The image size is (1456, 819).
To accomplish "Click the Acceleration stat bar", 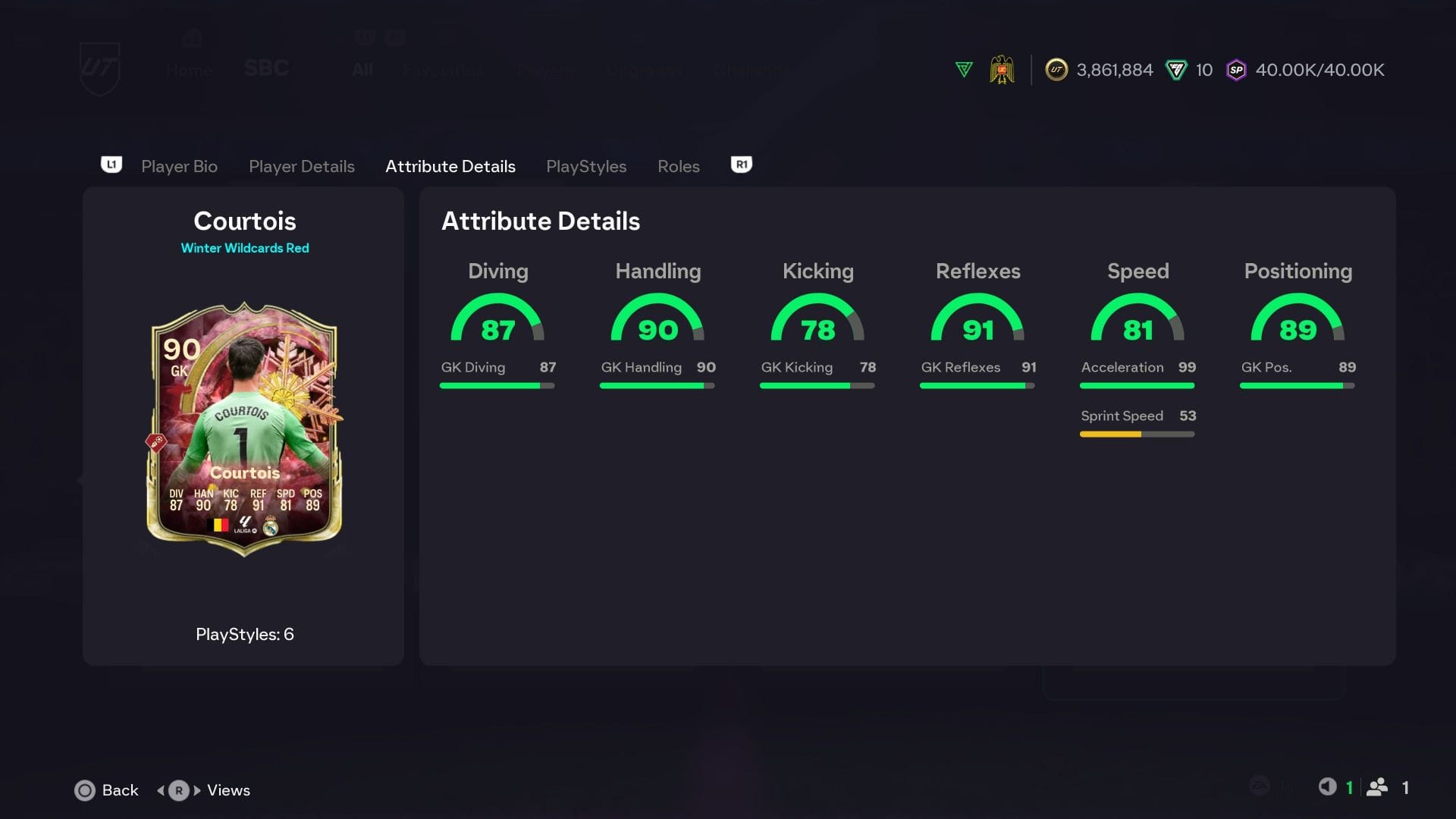I will (1137, 385).
